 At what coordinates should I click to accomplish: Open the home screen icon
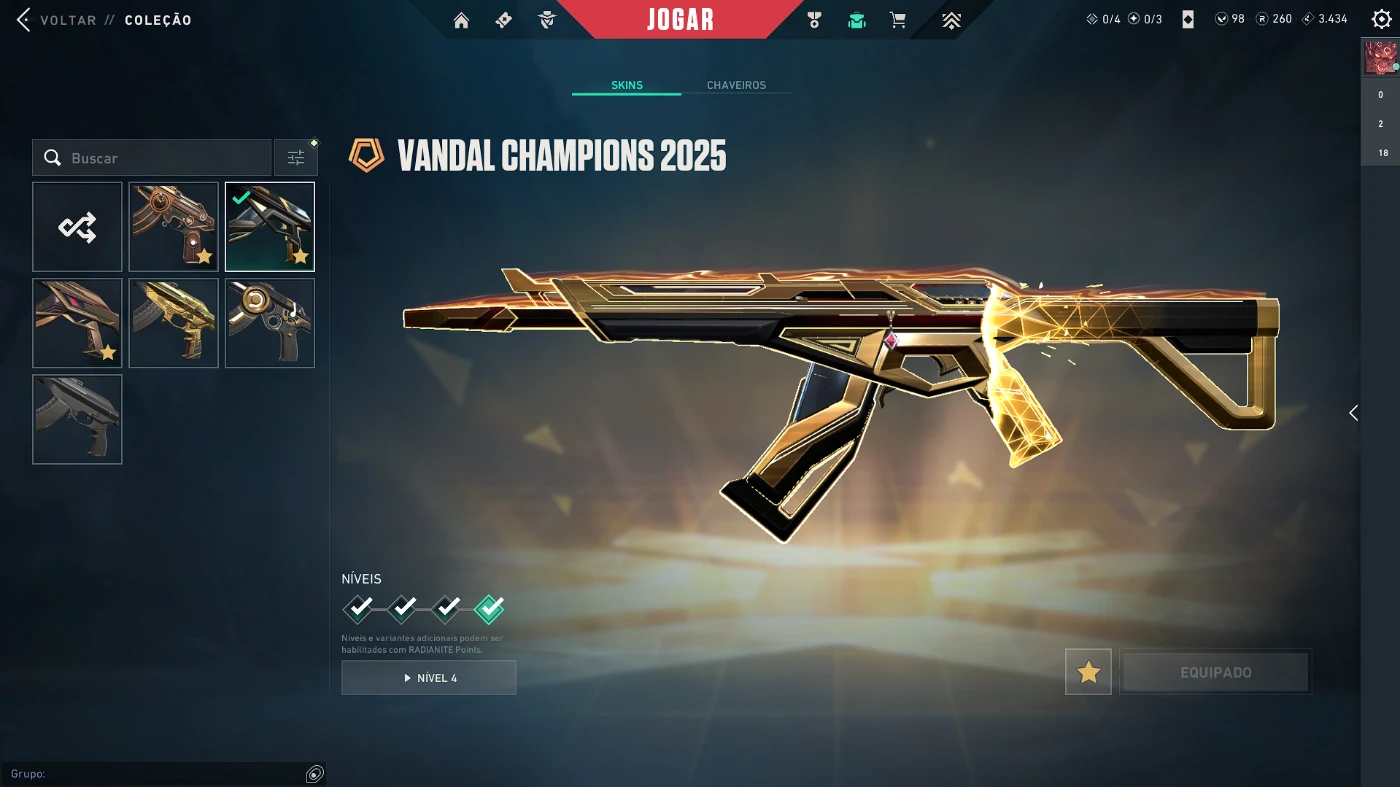[x=461, y=20]
